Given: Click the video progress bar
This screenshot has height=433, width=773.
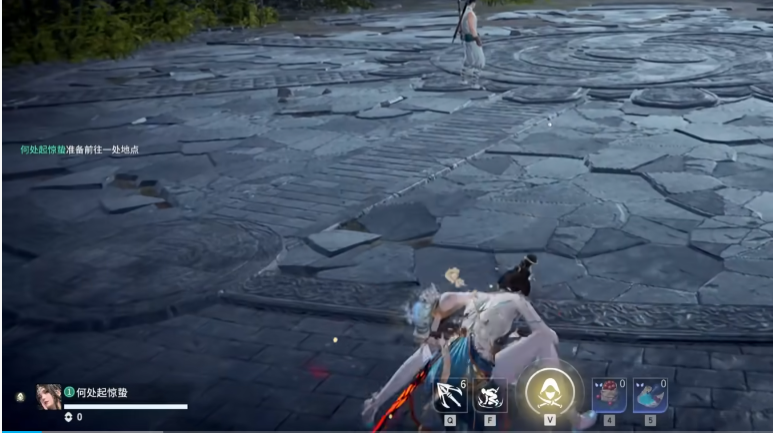Looking at the screenshot, I should coord(386,431).
